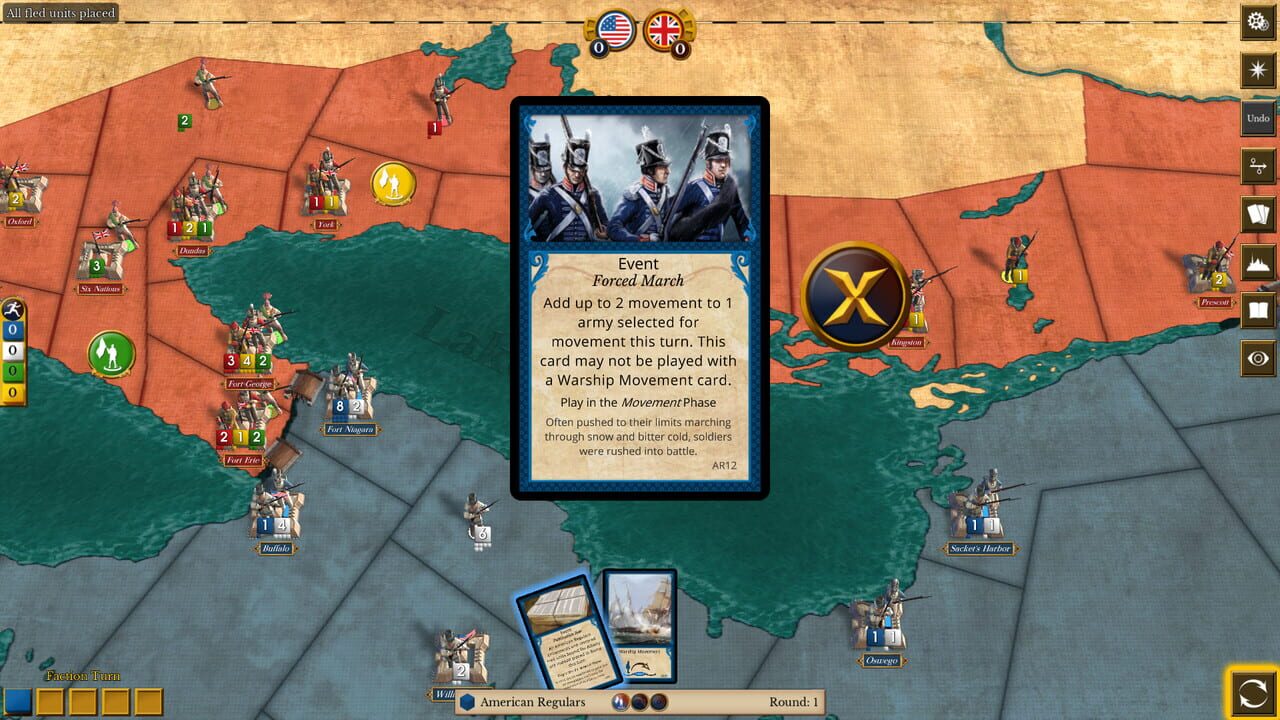Open the settings gear icon

(x=1258, y=20)
